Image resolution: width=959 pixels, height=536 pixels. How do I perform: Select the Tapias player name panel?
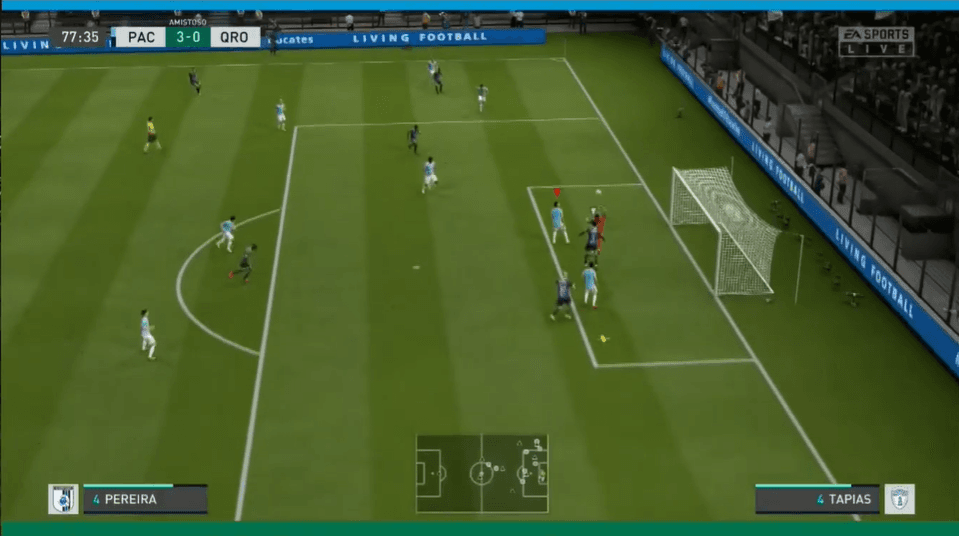[815, 499]
